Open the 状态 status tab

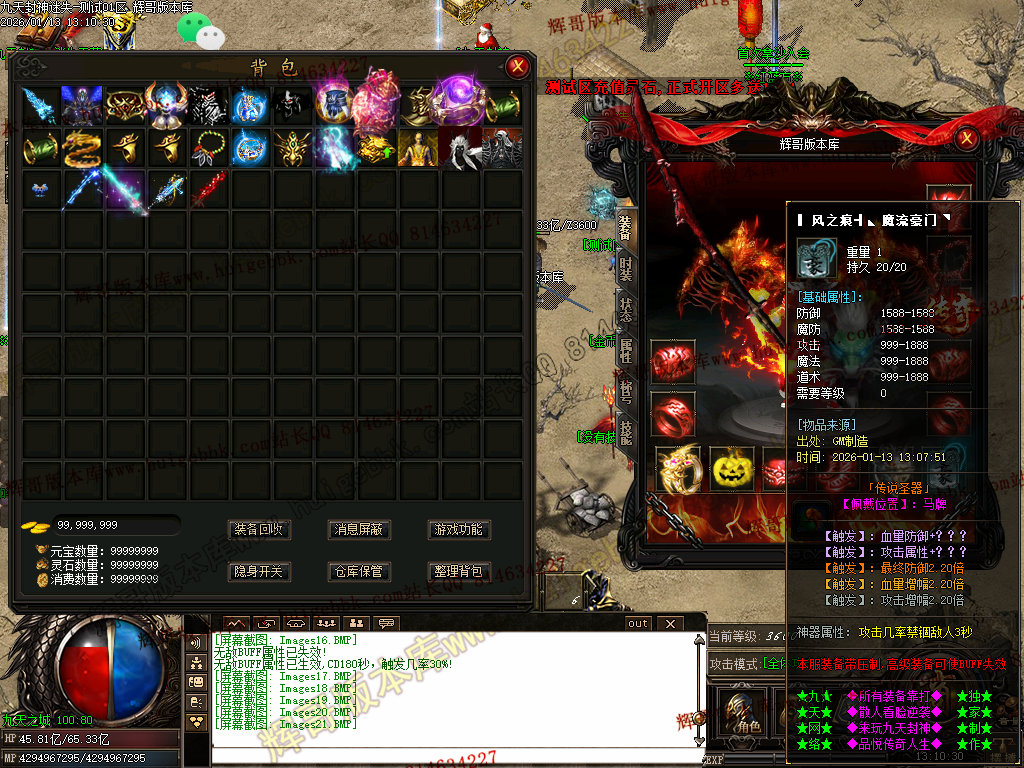click(626, 309)
